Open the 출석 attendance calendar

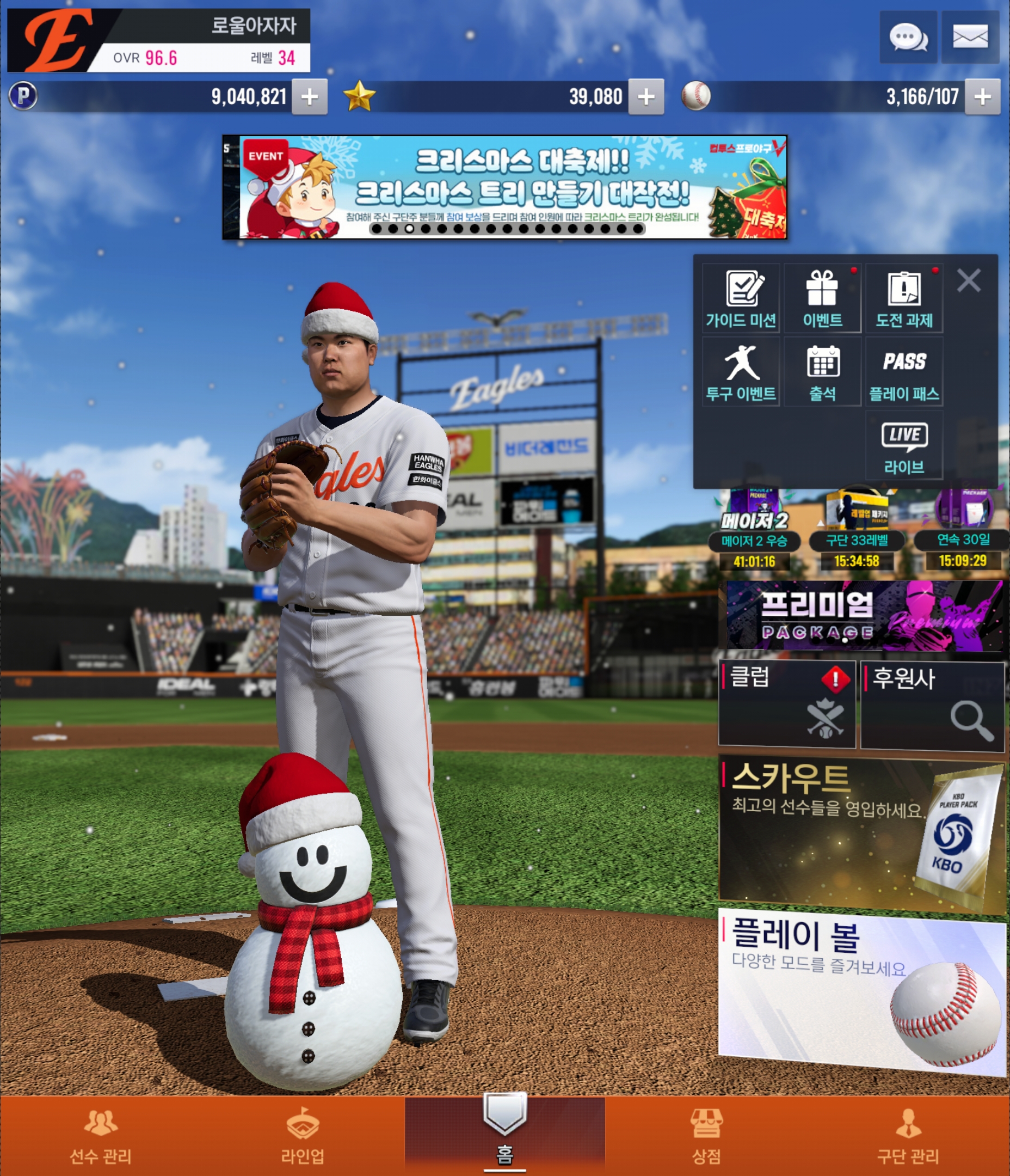click(x=822, y=372)
